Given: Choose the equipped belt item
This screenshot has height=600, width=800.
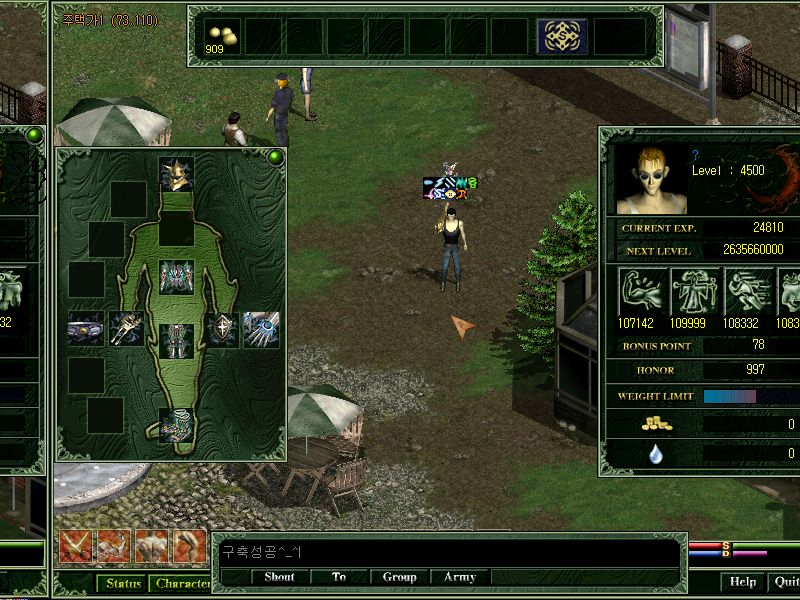Looking at the screenshot, I should click(86, 328).
